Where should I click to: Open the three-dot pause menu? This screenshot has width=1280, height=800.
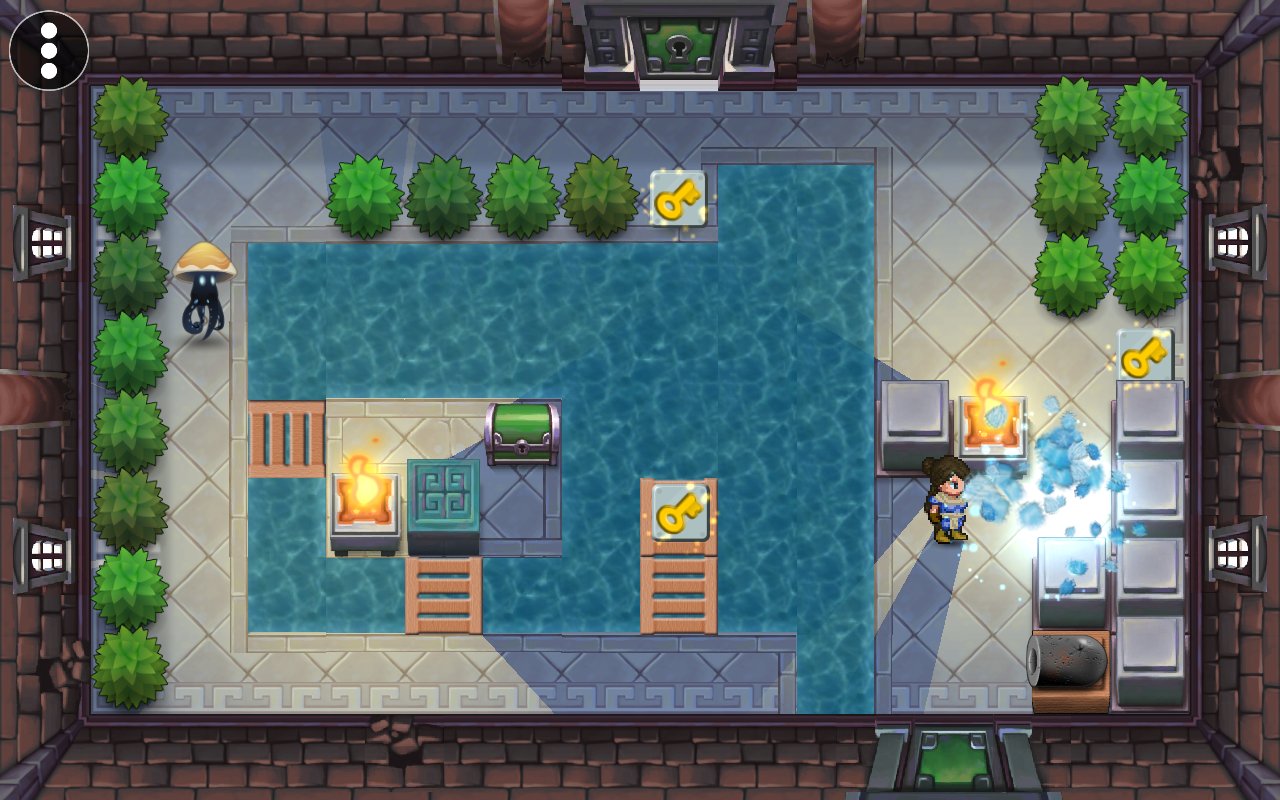[x=49, y=50]
